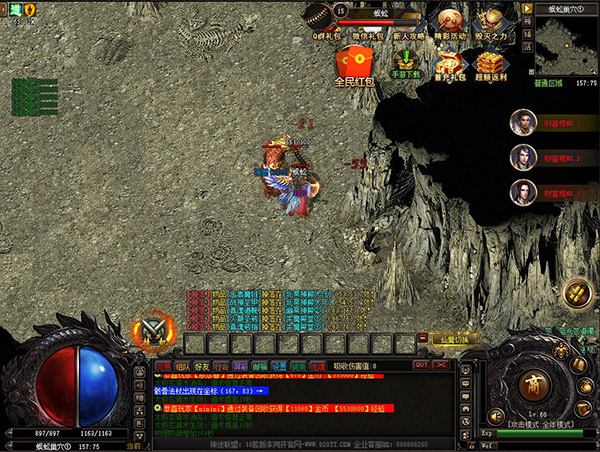The height and width of the screenshot is (452, 600).
Task: Switch to the 好友 chat tab
Action: coord(203,367)
